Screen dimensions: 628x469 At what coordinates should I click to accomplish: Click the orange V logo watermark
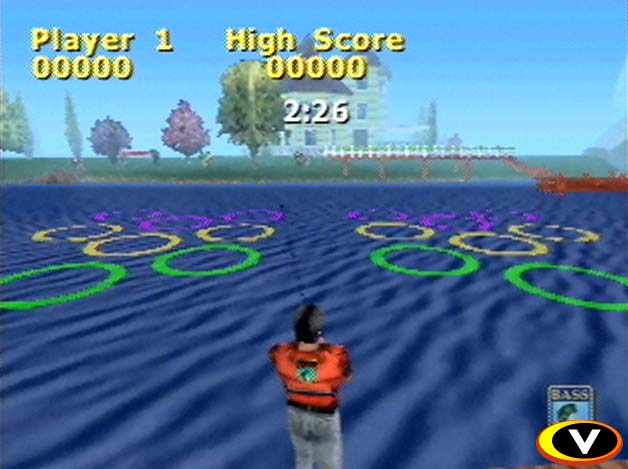579,440
